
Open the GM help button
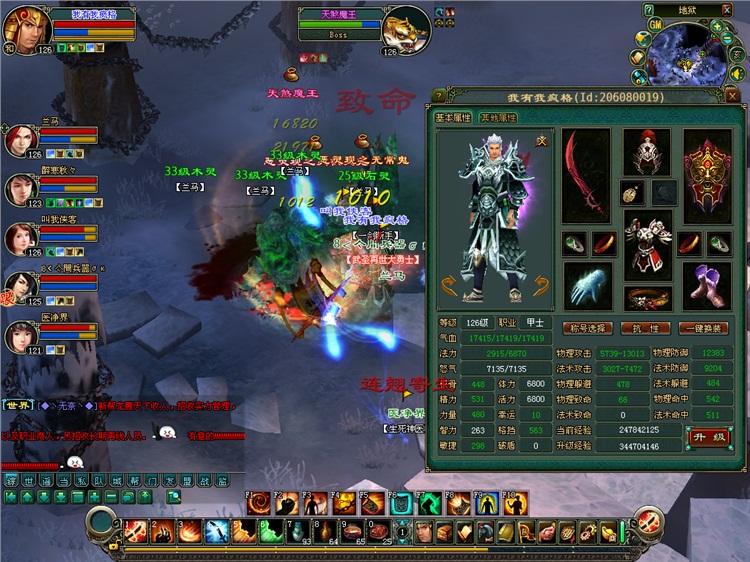pos(653,24)
